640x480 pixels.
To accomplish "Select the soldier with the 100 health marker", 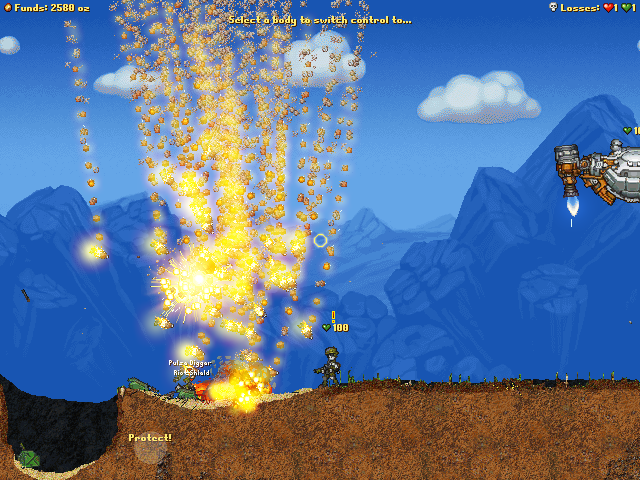I will coord(329,367).
